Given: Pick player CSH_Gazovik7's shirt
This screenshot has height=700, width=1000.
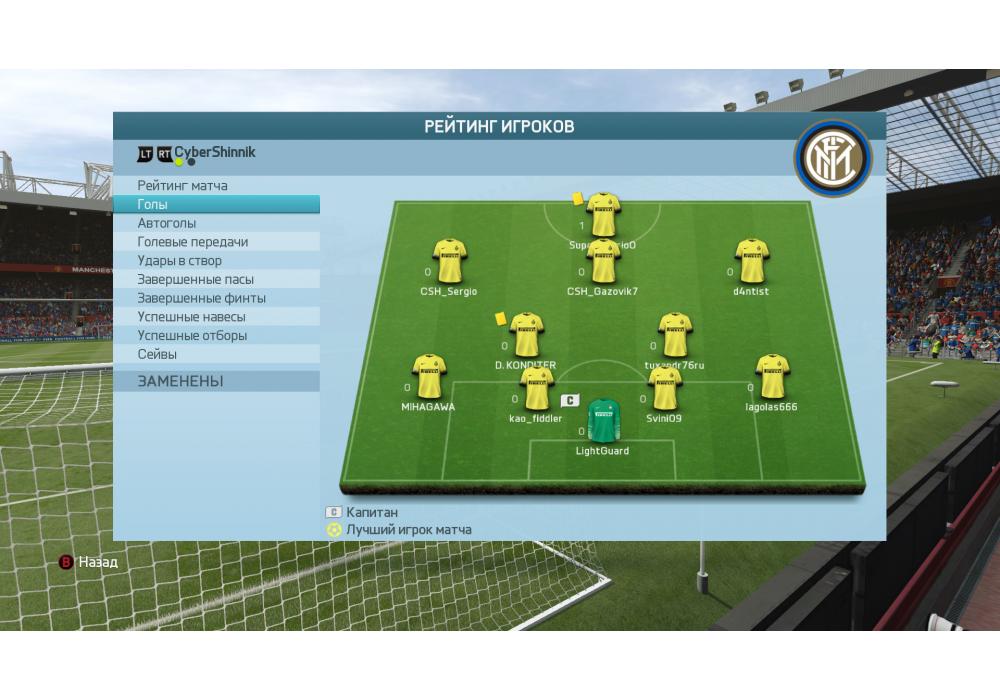Looking at the screenshot, I should tap(603, 263).
